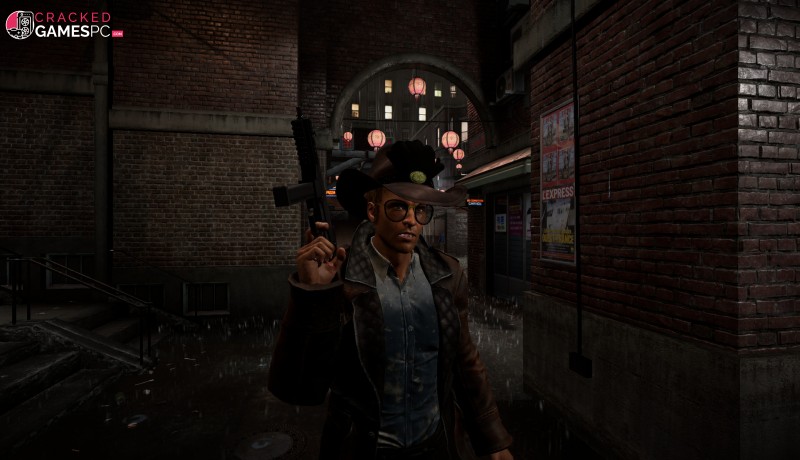Click the Cracked Games PC logo
The width and height of the screenshot is (800, 460).
tap(64, 25)
